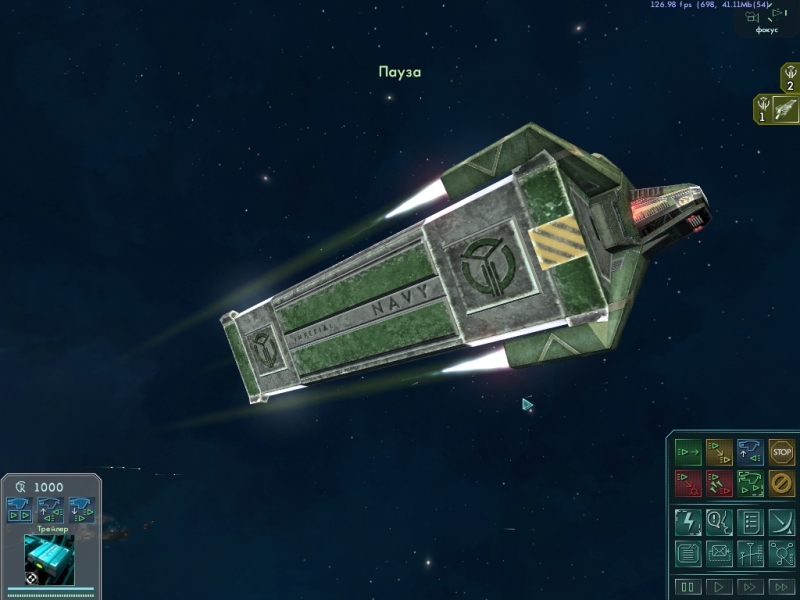The height and width of the screenshot is (600, 800).
Task: Select the Трейлер ship portrait
Action: click(49, 558)
